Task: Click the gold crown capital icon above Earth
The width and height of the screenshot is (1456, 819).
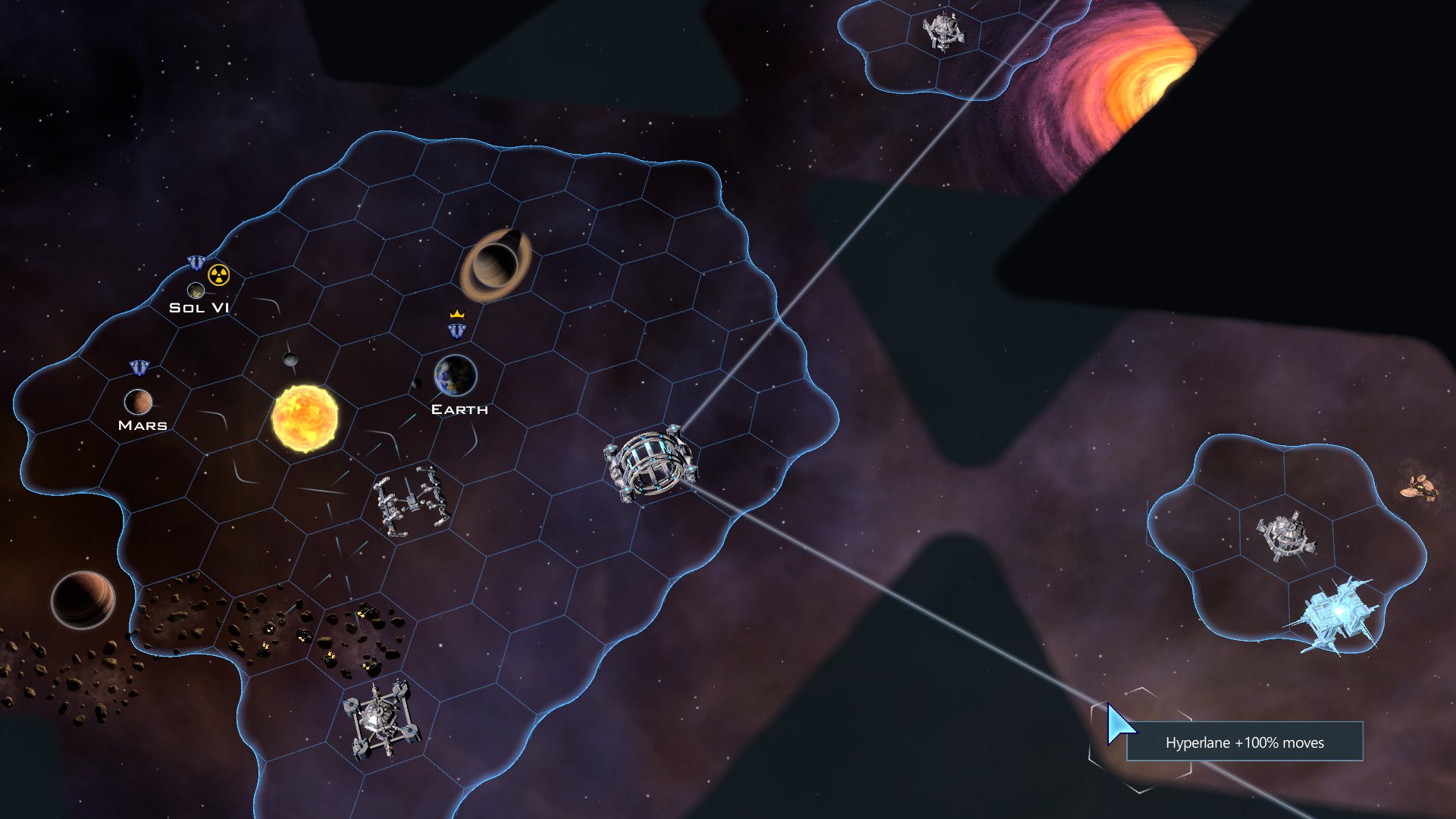Action: click(x=456, y=313)
